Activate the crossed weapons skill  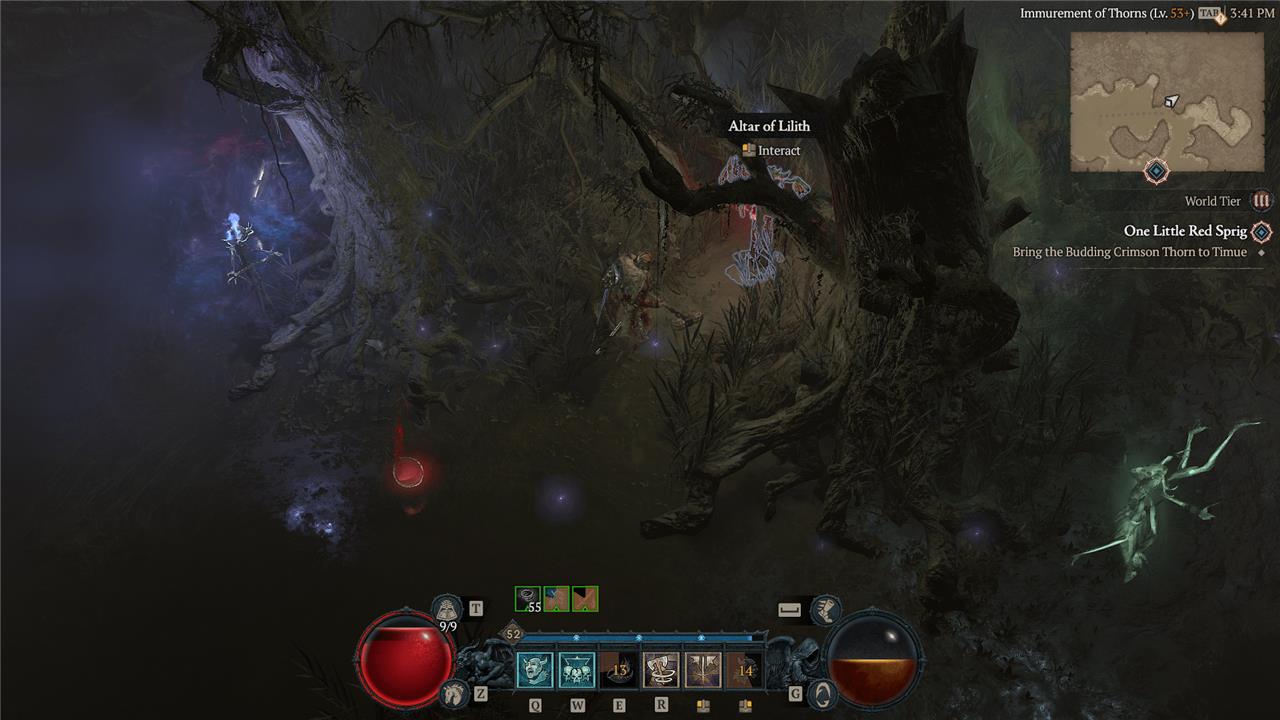[703, 670]
